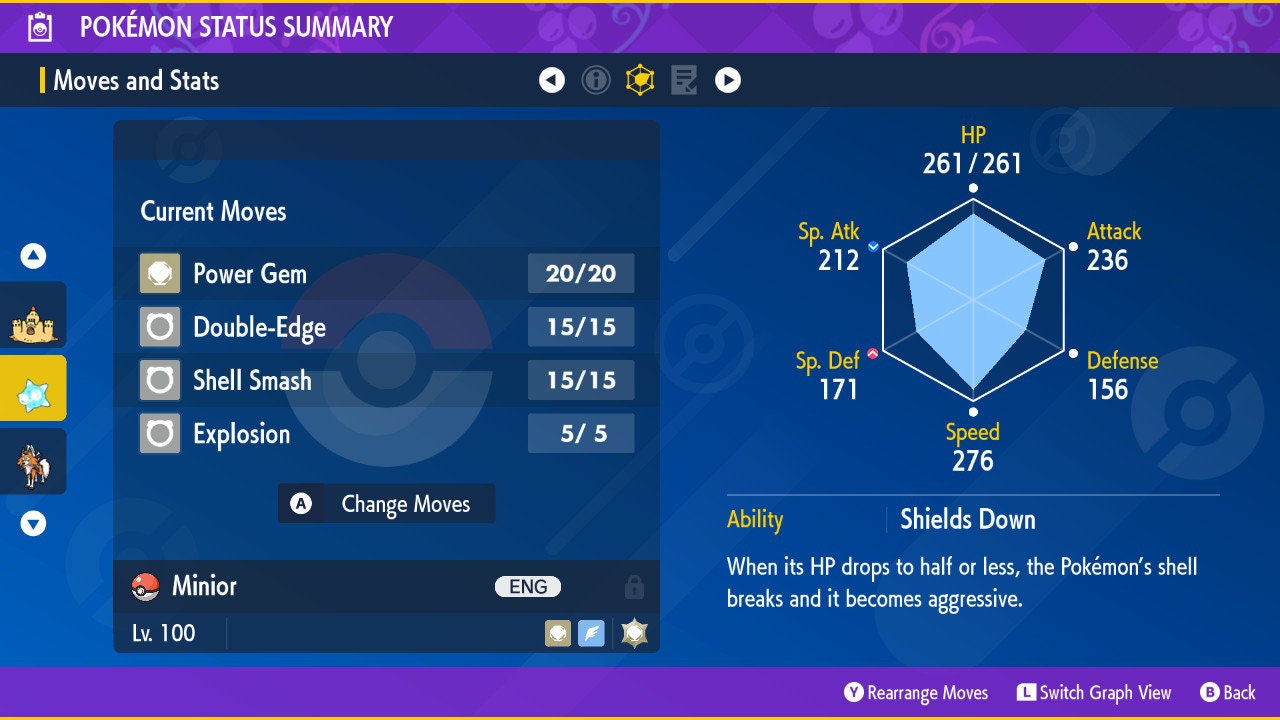The image size is (1280, 720).
Task: Switch to the hexagon stats tab icon
Action: 640,80
